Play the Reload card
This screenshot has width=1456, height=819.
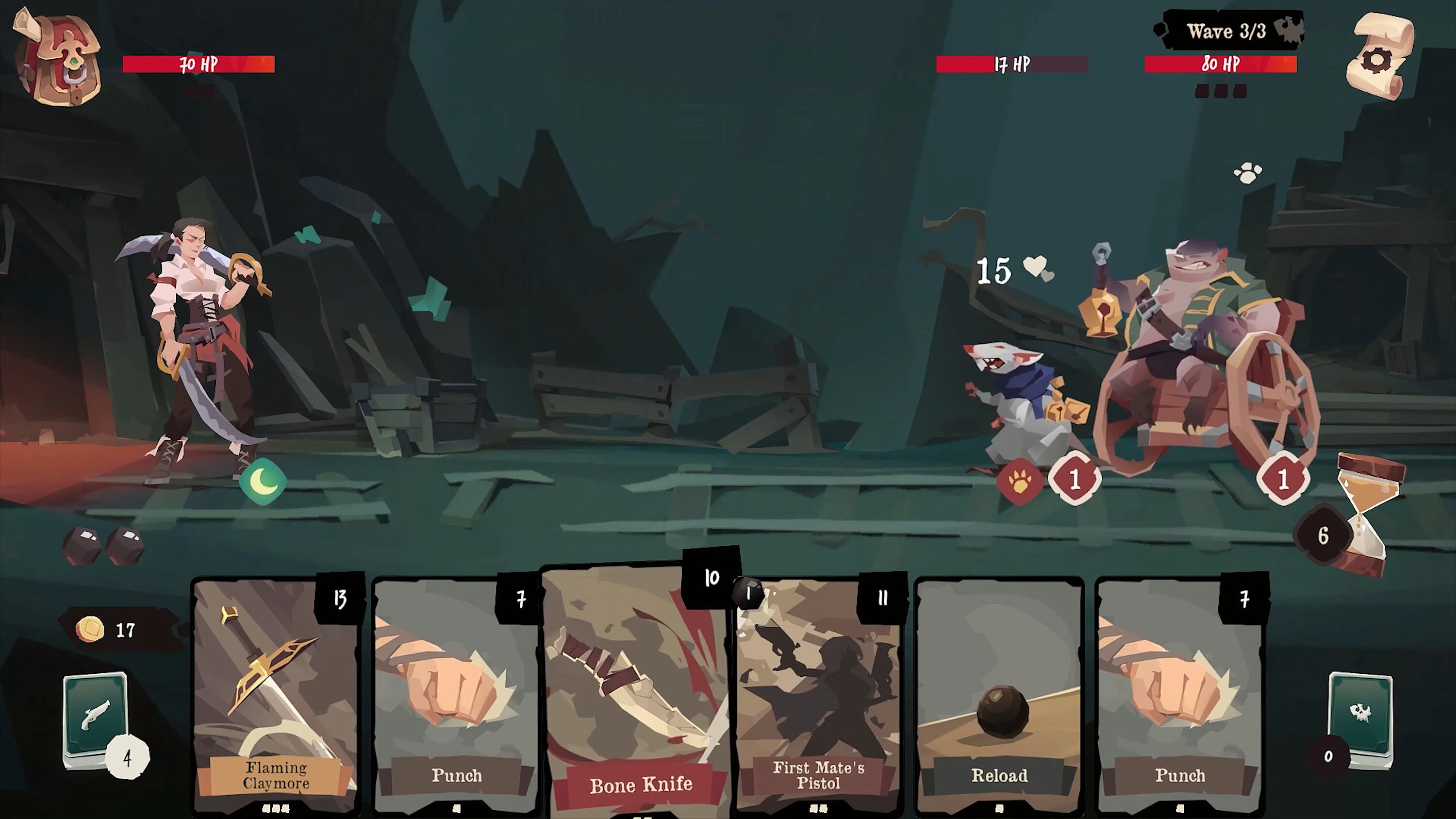pyautogui.click(x=999, y=695)
